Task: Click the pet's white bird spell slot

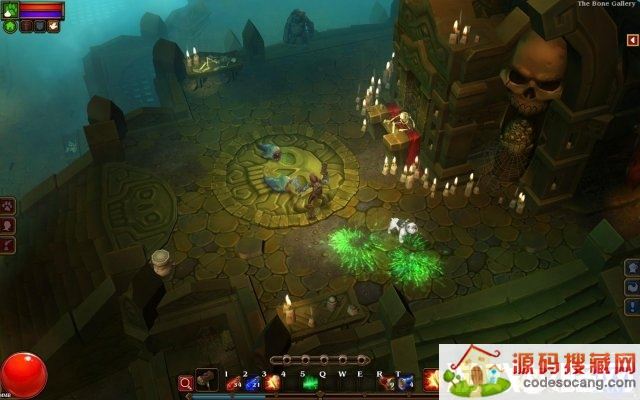Action: pyautogui.click(x=53, y=27)
